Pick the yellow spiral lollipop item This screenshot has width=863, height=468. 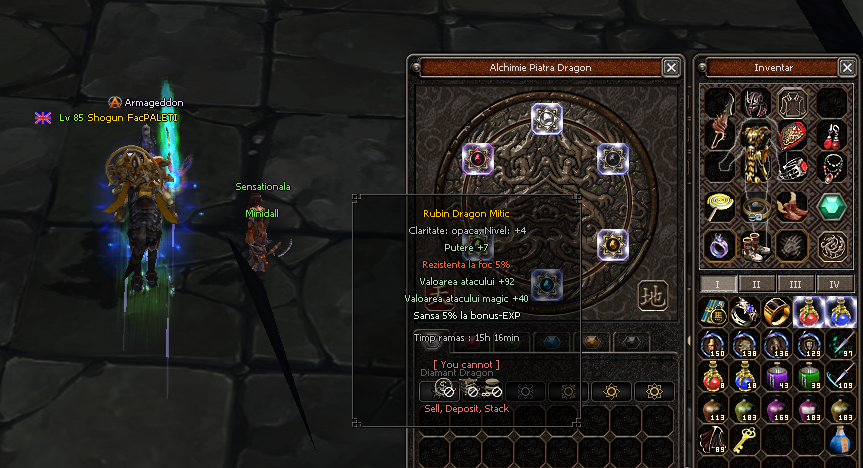pyautogui.click(x=719, y=206)
